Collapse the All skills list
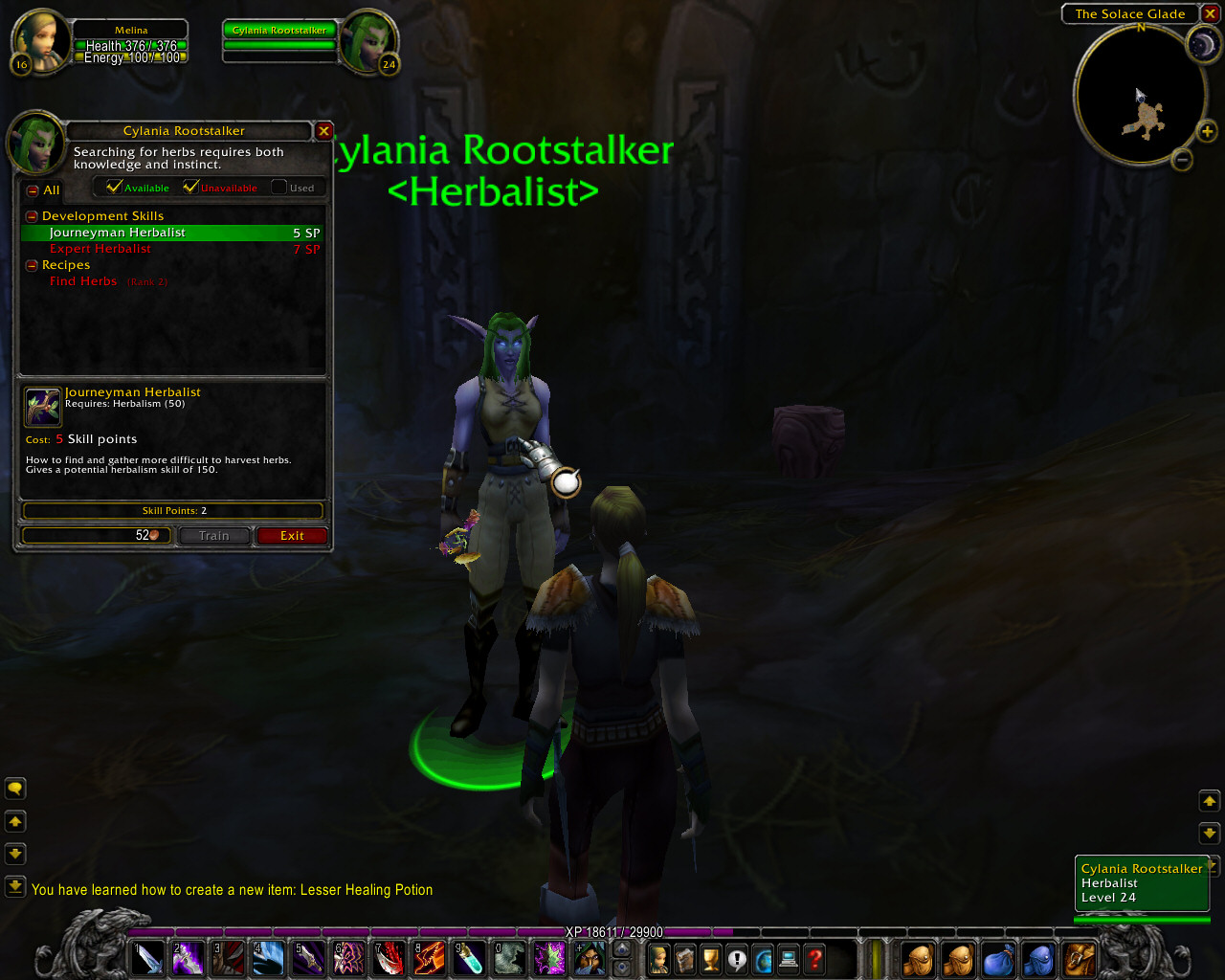 pyautogui.click(x=31, y=190)
